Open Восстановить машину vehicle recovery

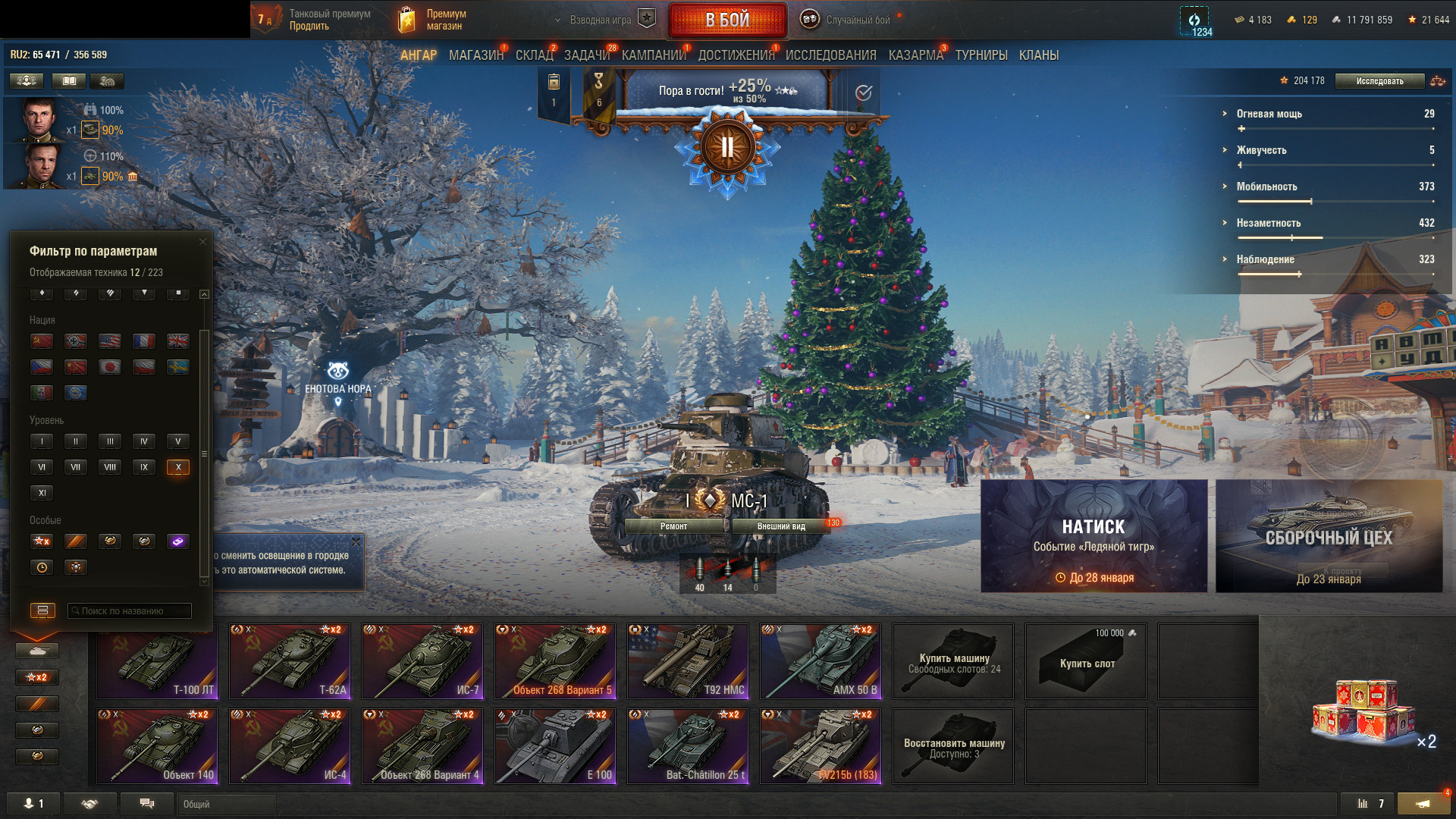[x=953, y=746]
